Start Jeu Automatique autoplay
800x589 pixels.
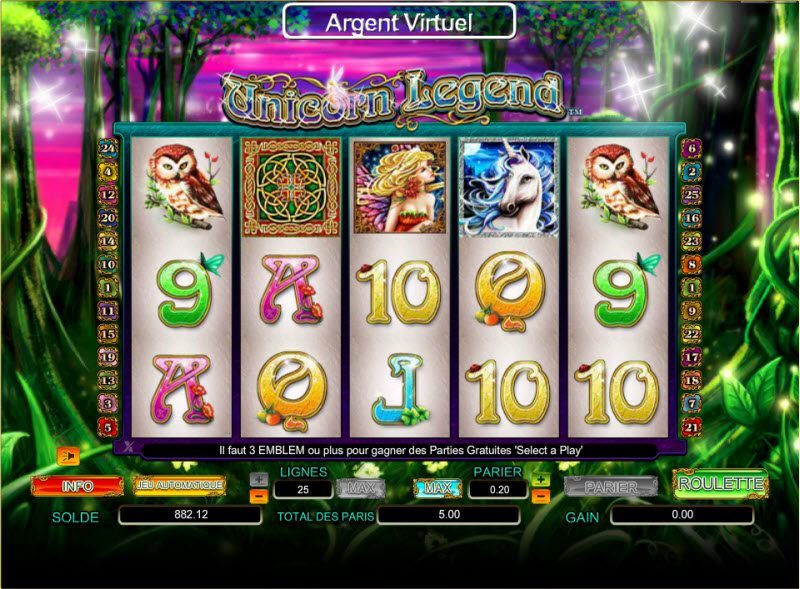pos(180,485)
